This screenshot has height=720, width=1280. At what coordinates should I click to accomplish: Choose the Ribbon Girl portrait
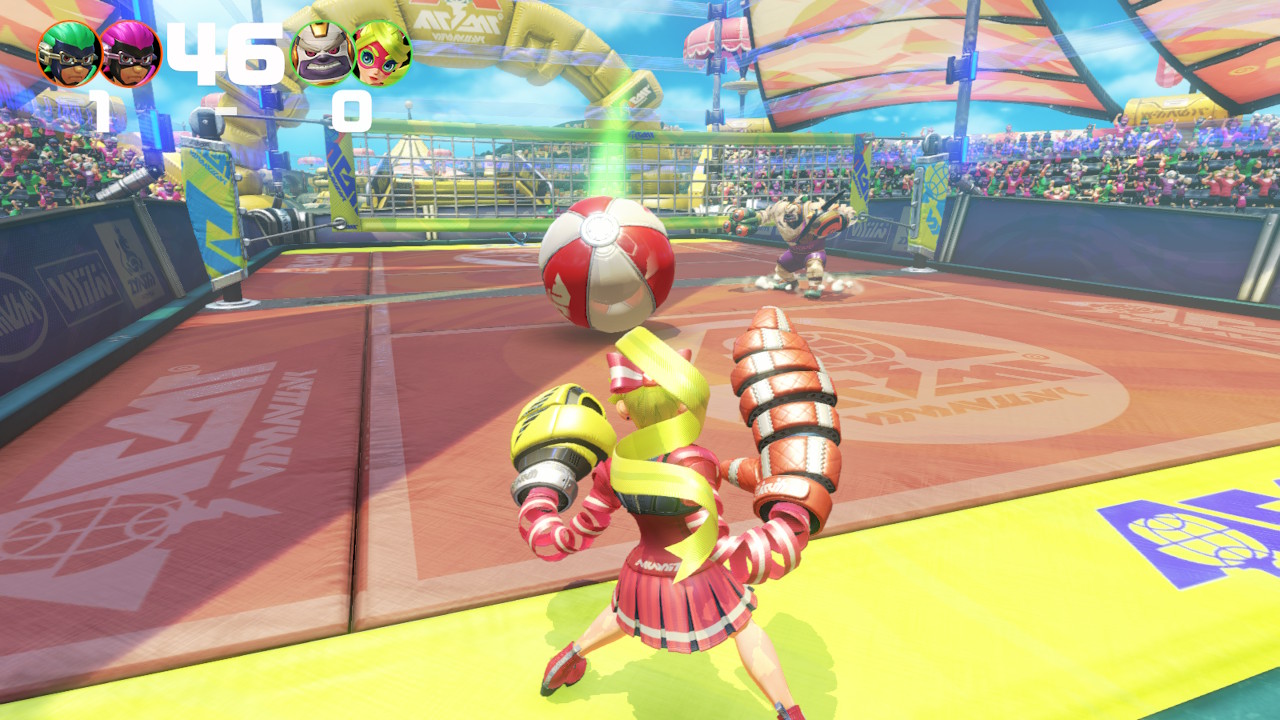pyautogui.click(x=382, y=54)
